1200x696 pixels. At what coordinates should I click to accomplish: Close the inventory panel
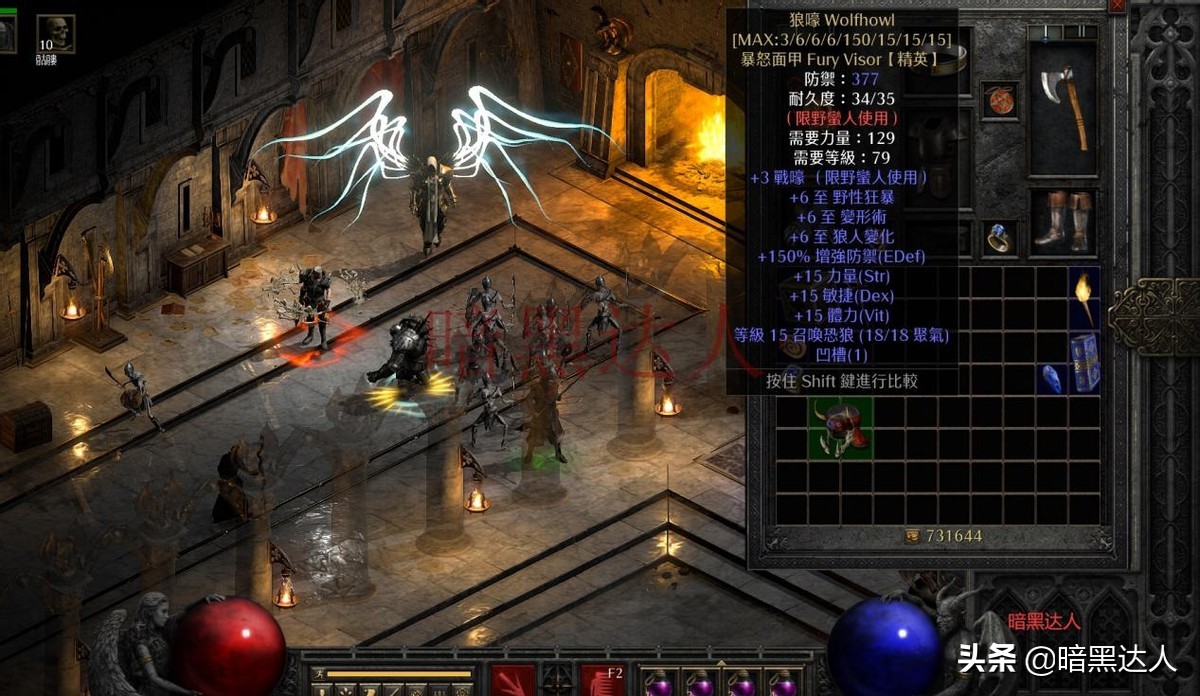click(x=1117, y=5)
